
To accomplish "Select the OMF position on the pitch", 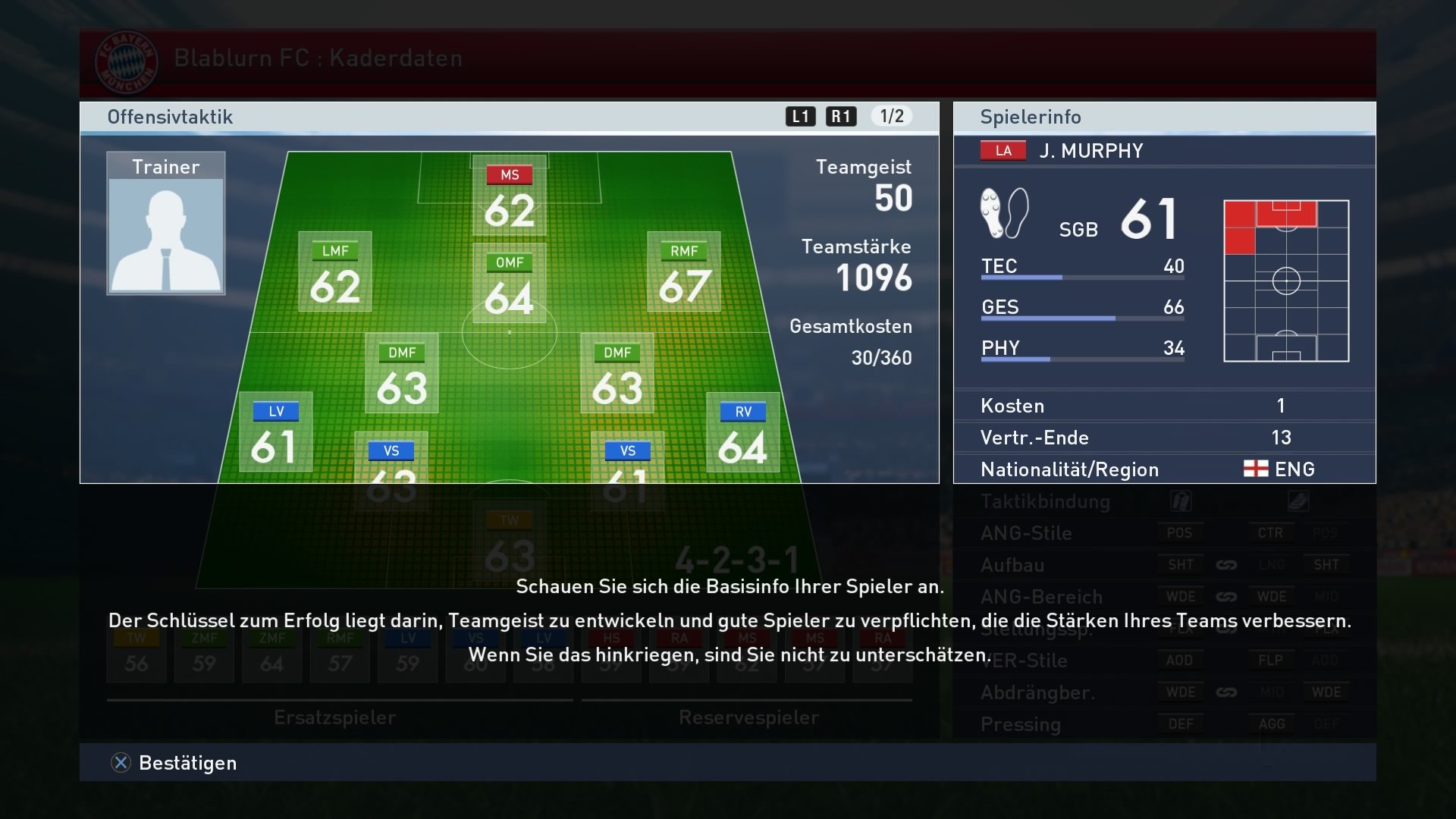I will tap(510, 282).
